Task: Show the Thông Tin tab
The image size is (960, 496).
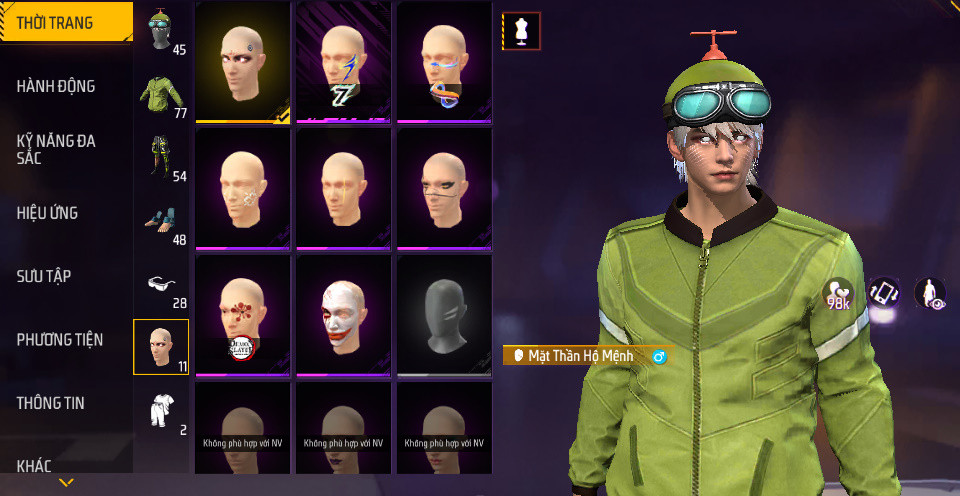Action: click(51, 403)
